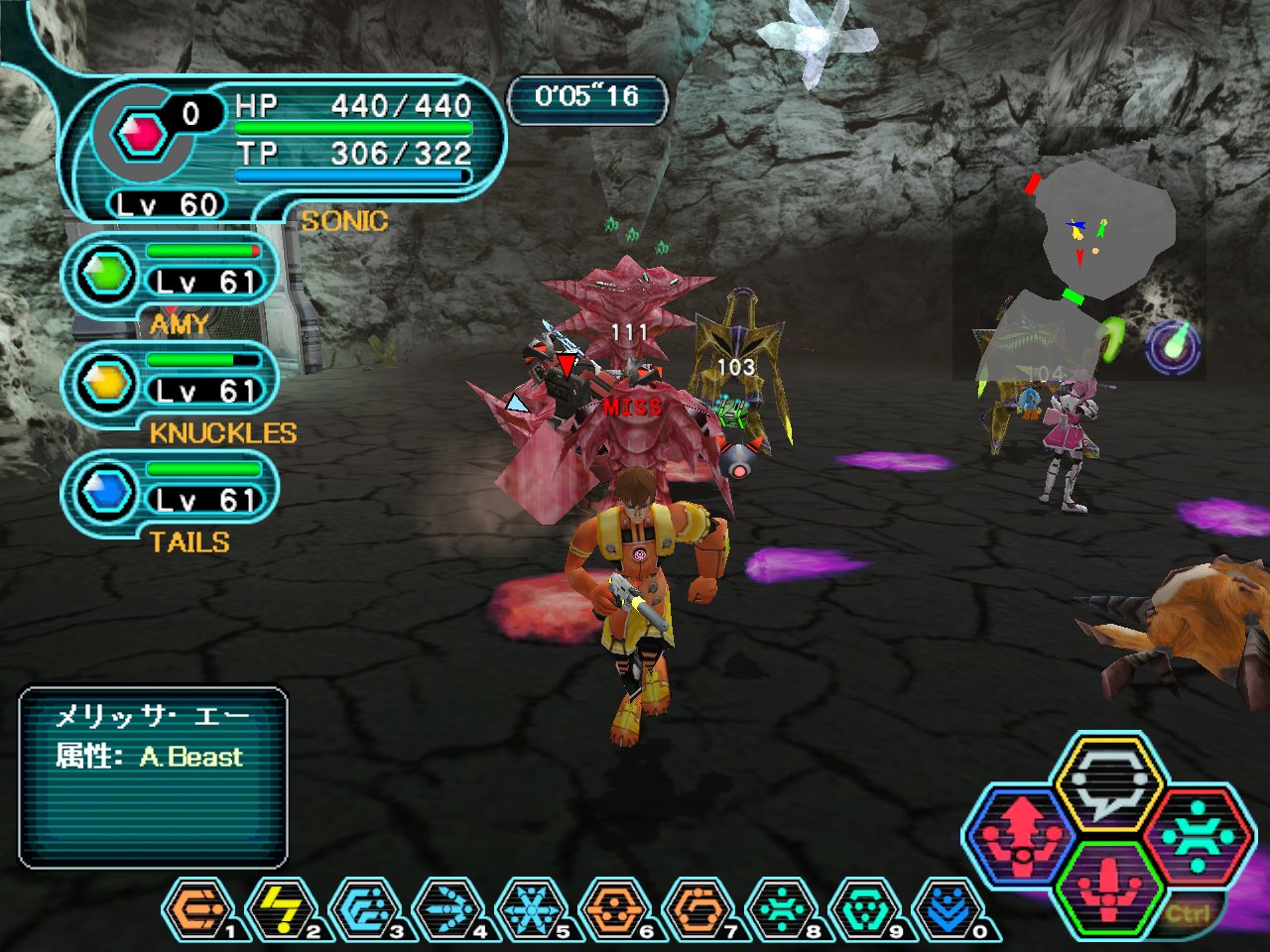Activate the blue down-chevron technique in slot 0

[949, 908]
